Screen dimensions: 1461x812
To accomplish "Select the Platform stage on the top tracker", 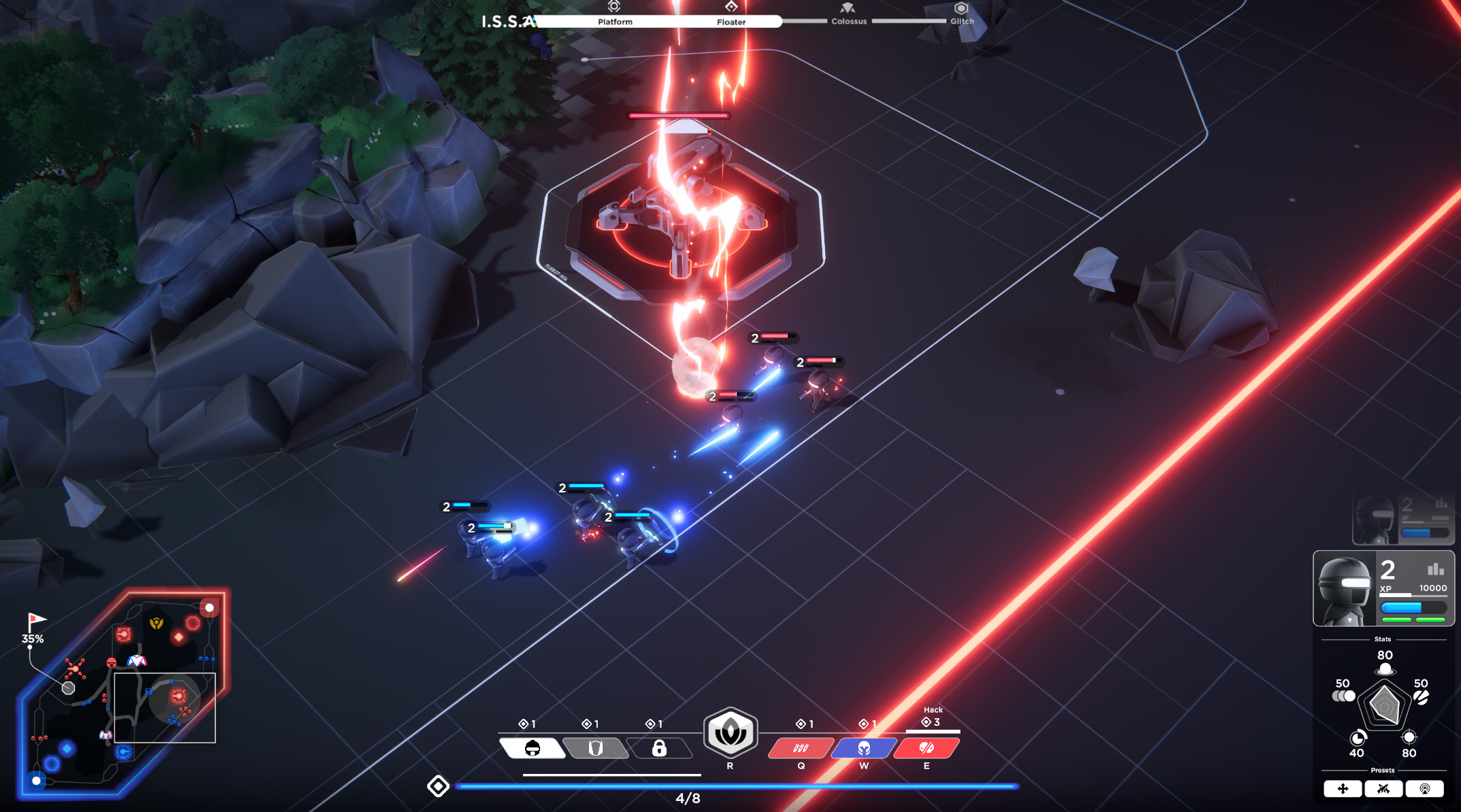I will tap(614, 14).
